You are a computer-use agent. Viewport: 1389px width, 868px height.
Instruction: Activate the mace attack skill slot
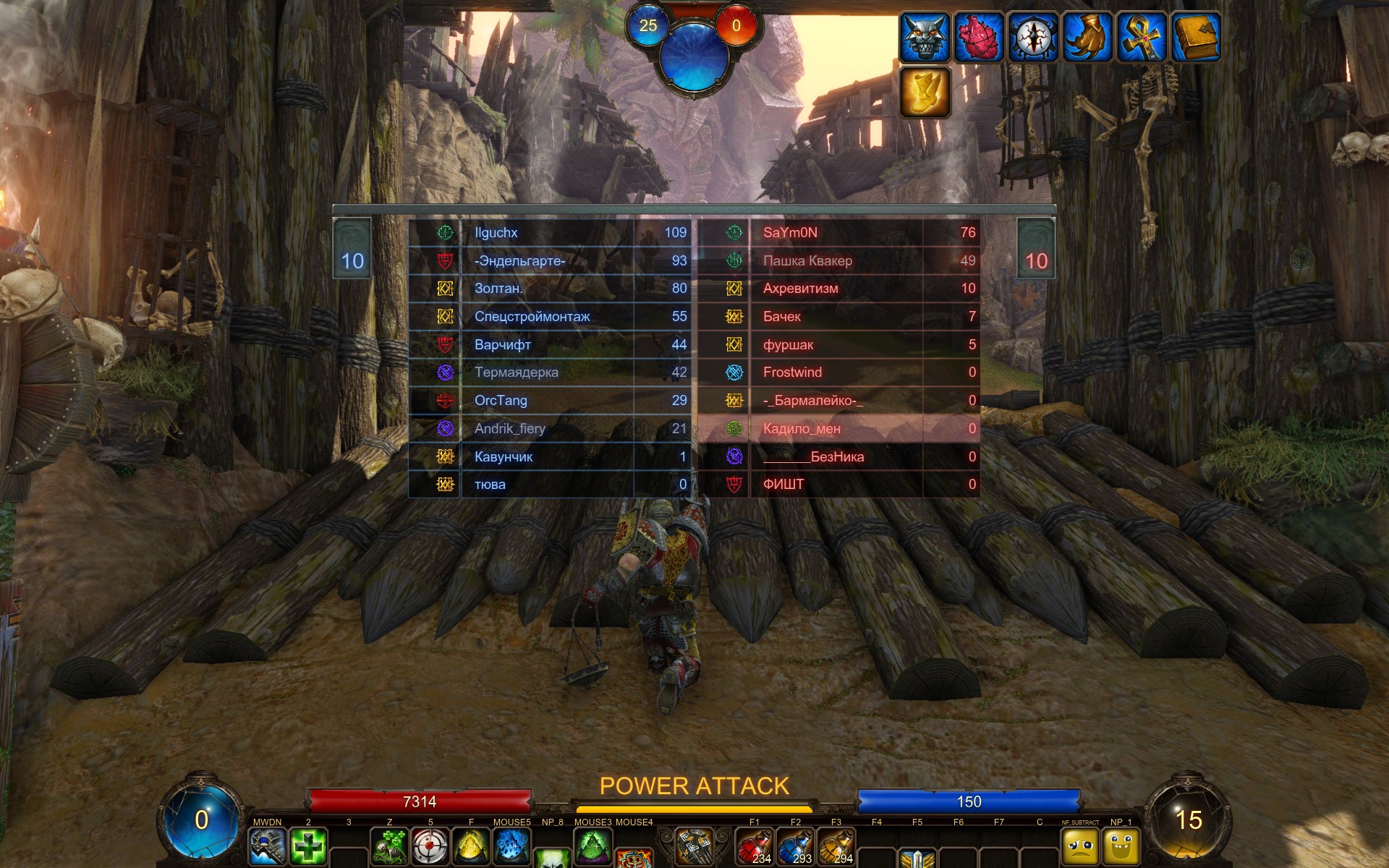[268, 846]
